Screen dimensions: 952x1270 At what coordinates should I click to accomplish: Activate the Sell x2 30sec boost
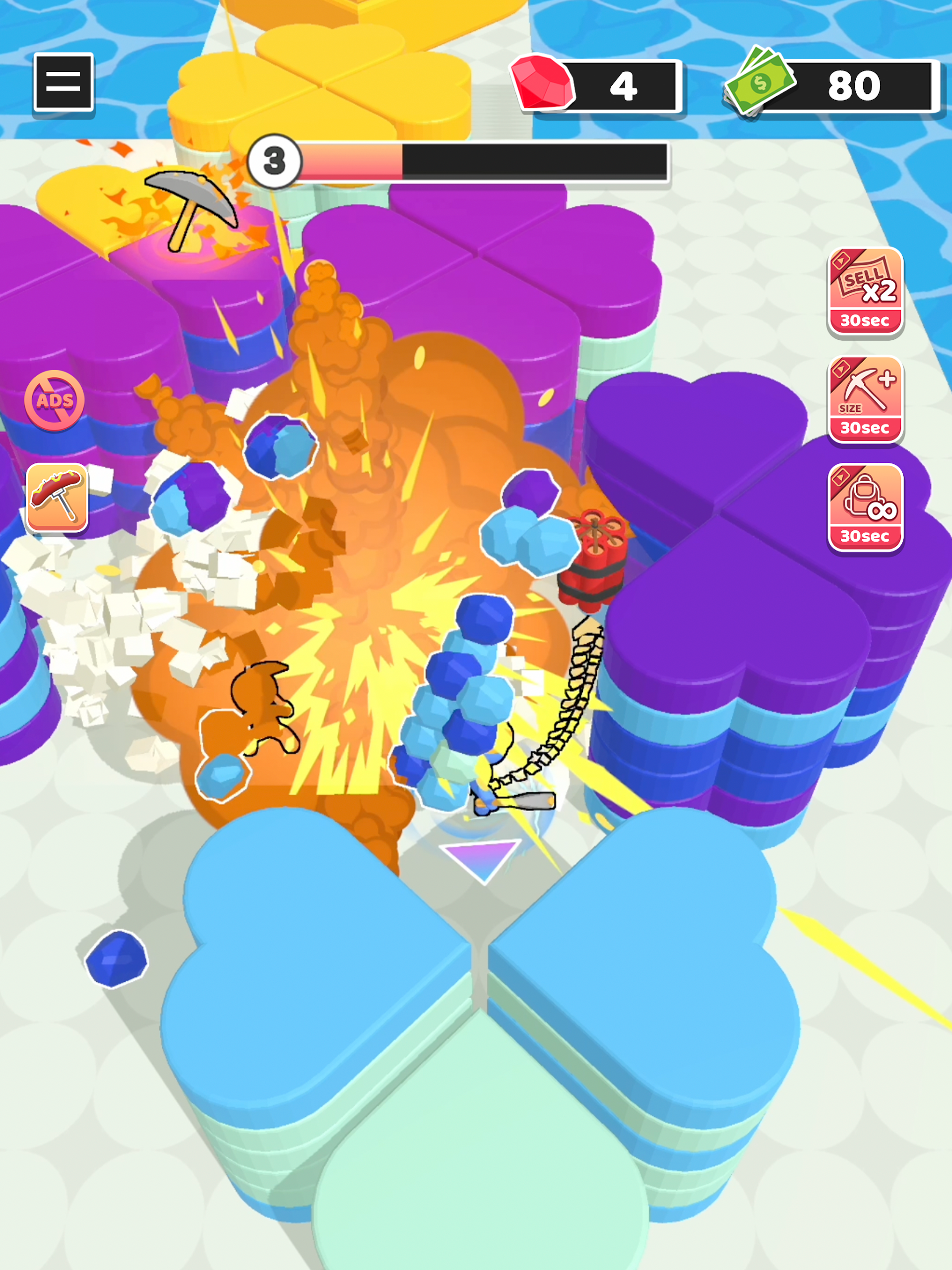point(865,292)
